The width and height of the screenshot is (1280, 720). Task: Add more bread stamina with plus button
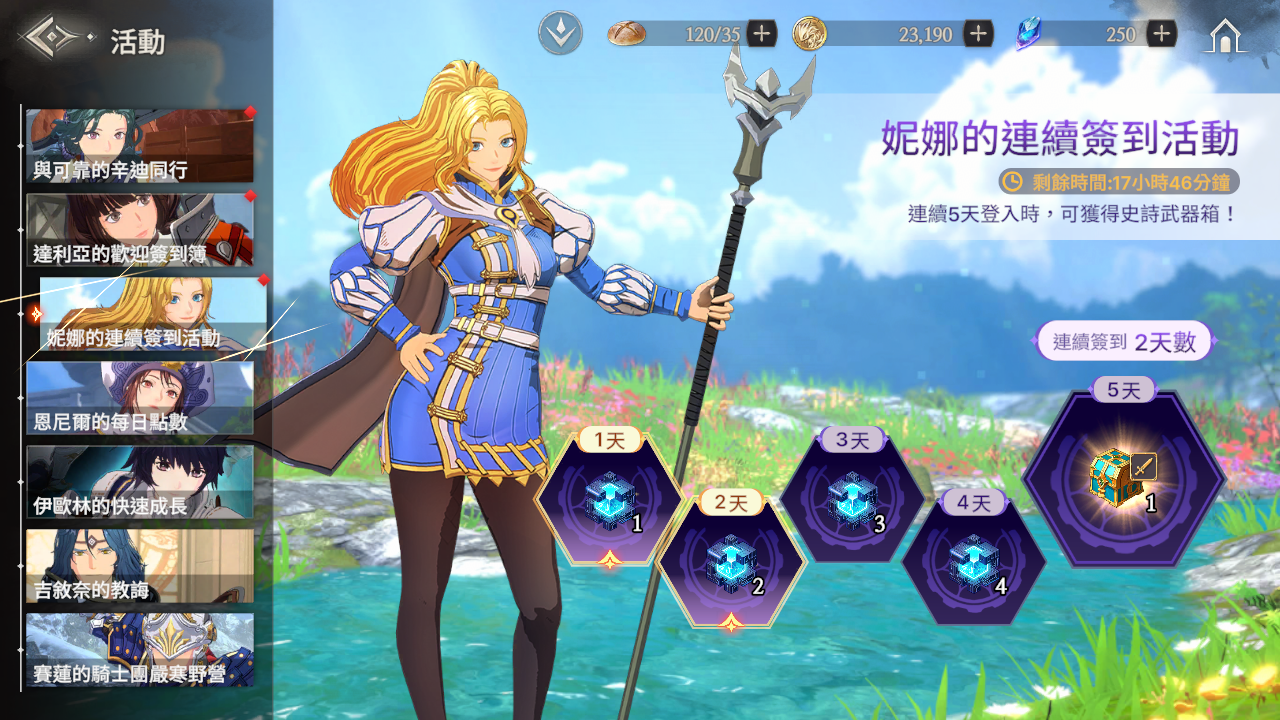[x=762, y=34]
